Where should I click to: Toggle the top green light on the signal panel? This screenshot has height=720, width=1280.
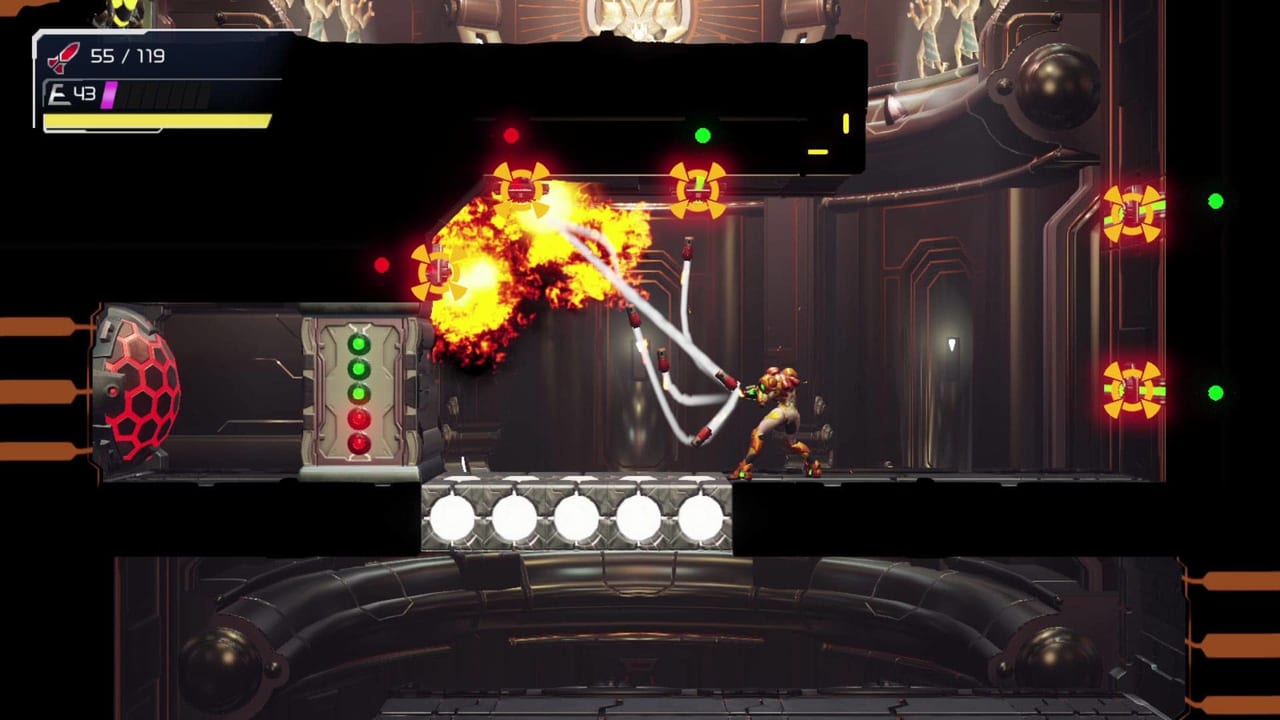[360, 343]
